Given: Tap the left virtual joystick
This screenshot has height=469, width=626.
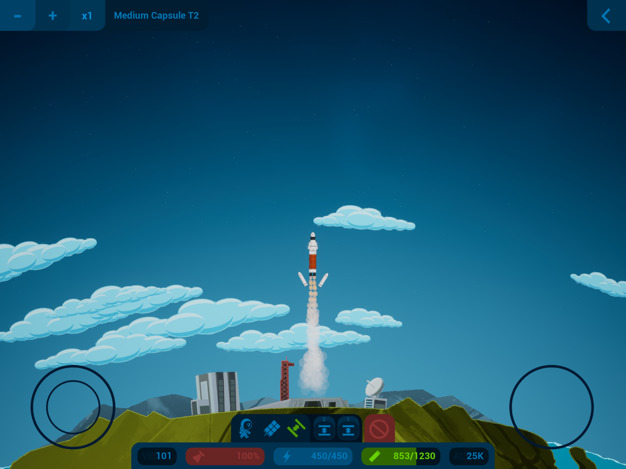Looking at the screenshot, I should point(72,407).
